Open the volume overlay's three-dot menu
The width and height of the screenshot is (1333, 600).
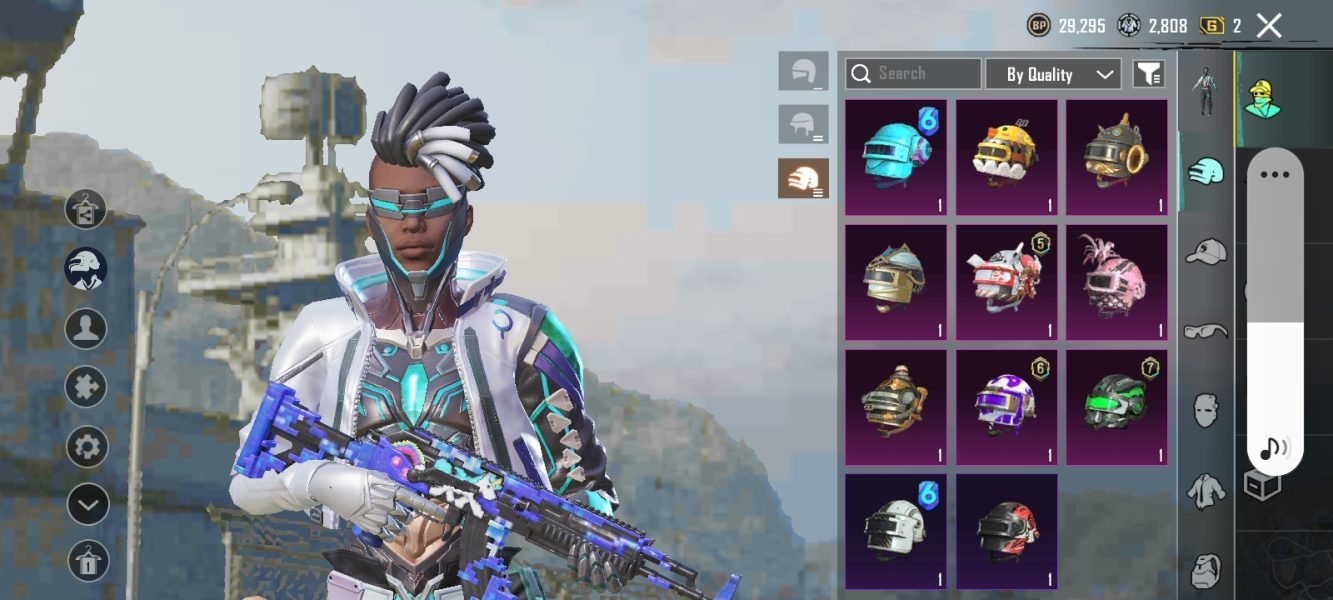click(x=1275, y=175)
